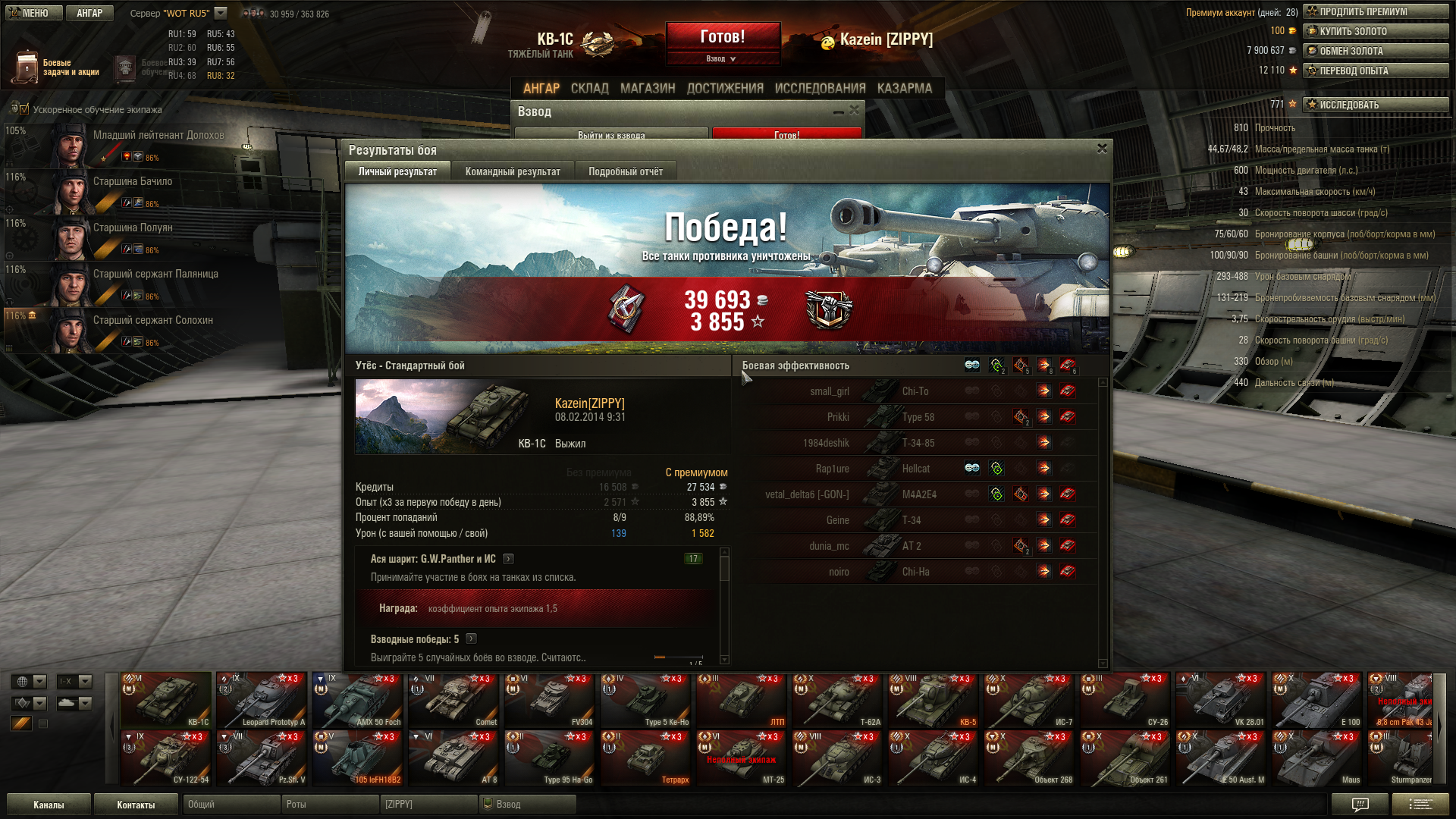Select crew member Старшина Бачило
Screen dimensions: 1456x819
133,182
